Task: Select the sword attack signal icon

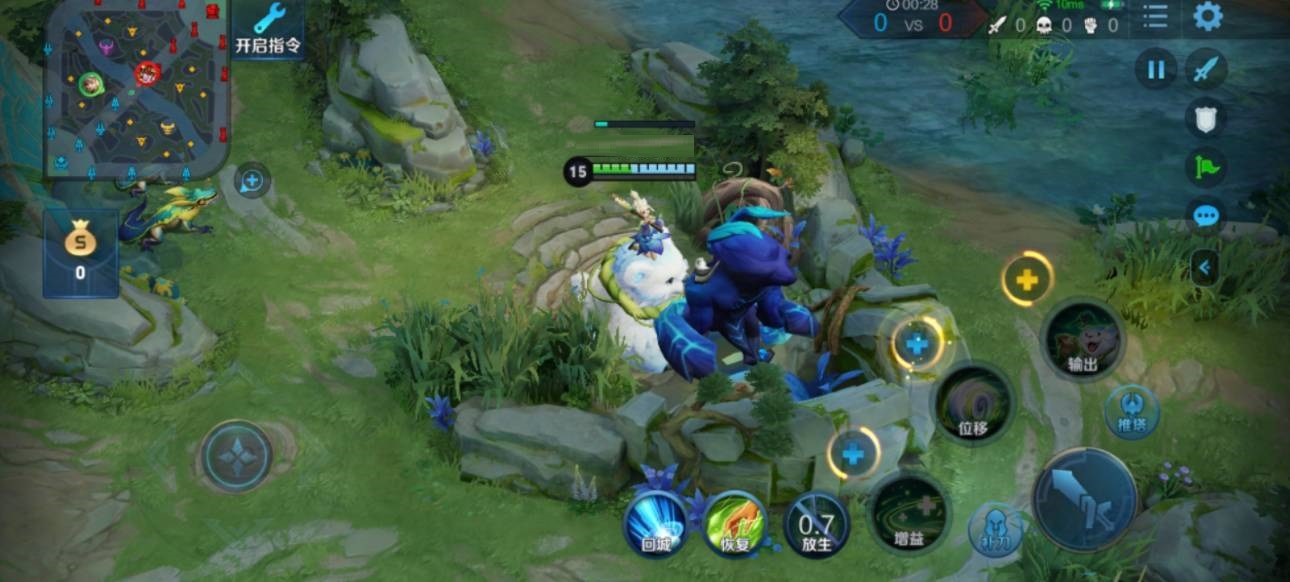Action: click(x=1206, y=70)
